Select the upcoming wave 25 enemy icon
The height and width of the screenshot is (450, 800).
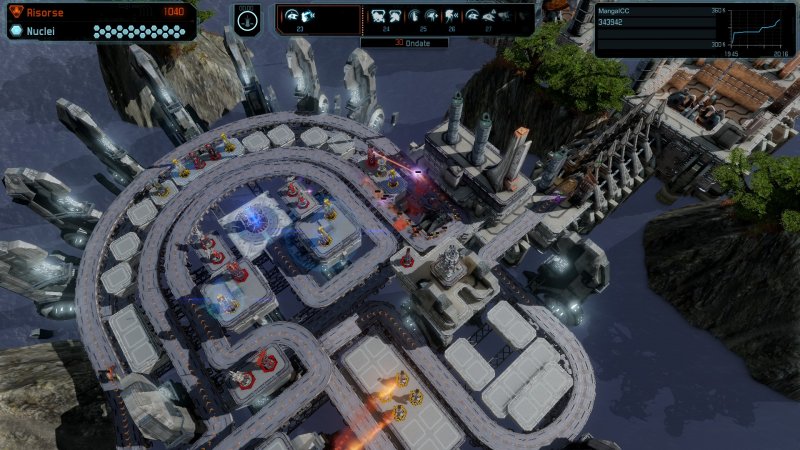pyautogui.click(x=422, y=17)
